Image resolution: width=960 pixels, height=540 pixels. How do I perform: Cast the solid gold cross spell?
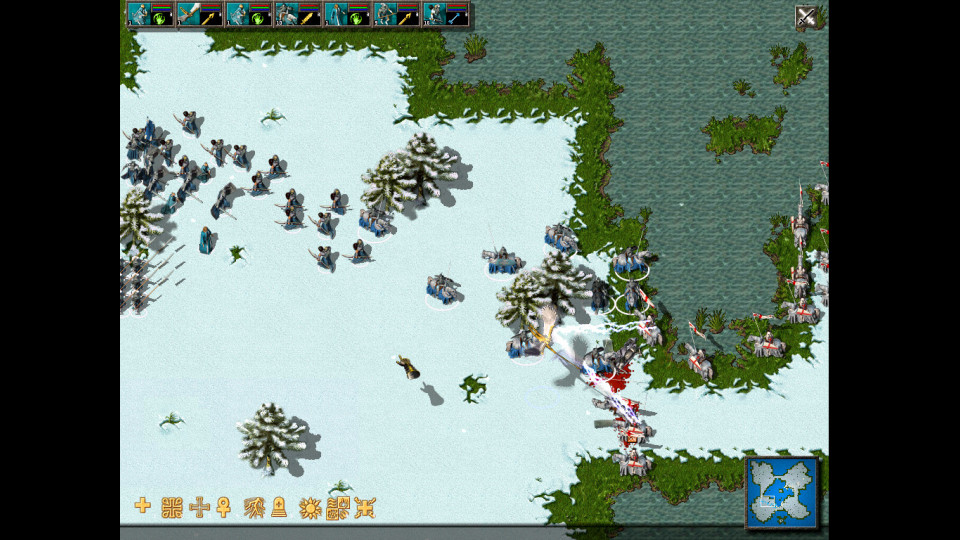click(143, 506)
